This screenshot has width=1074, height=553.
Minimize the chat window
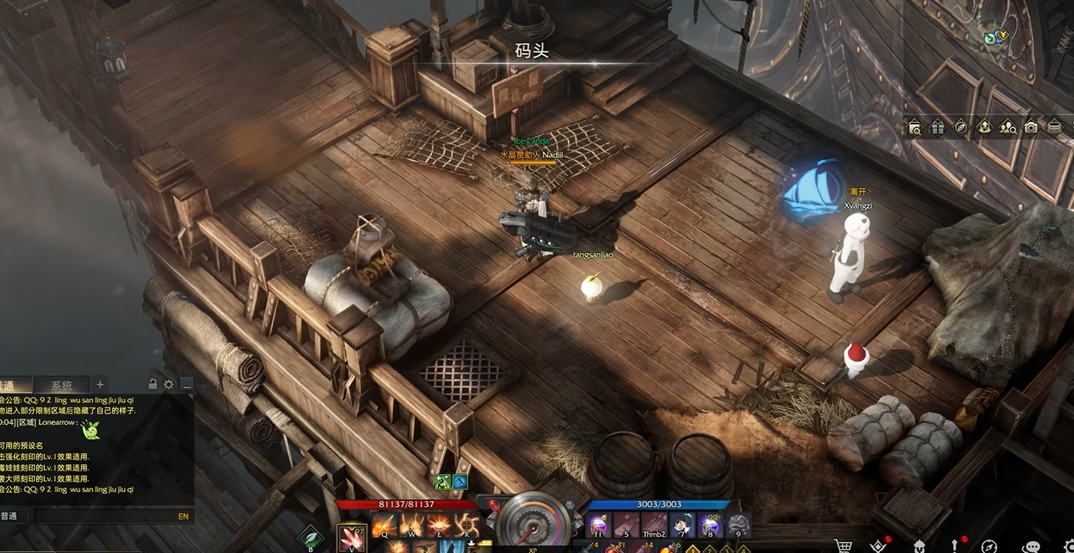(x=186, y=384)
